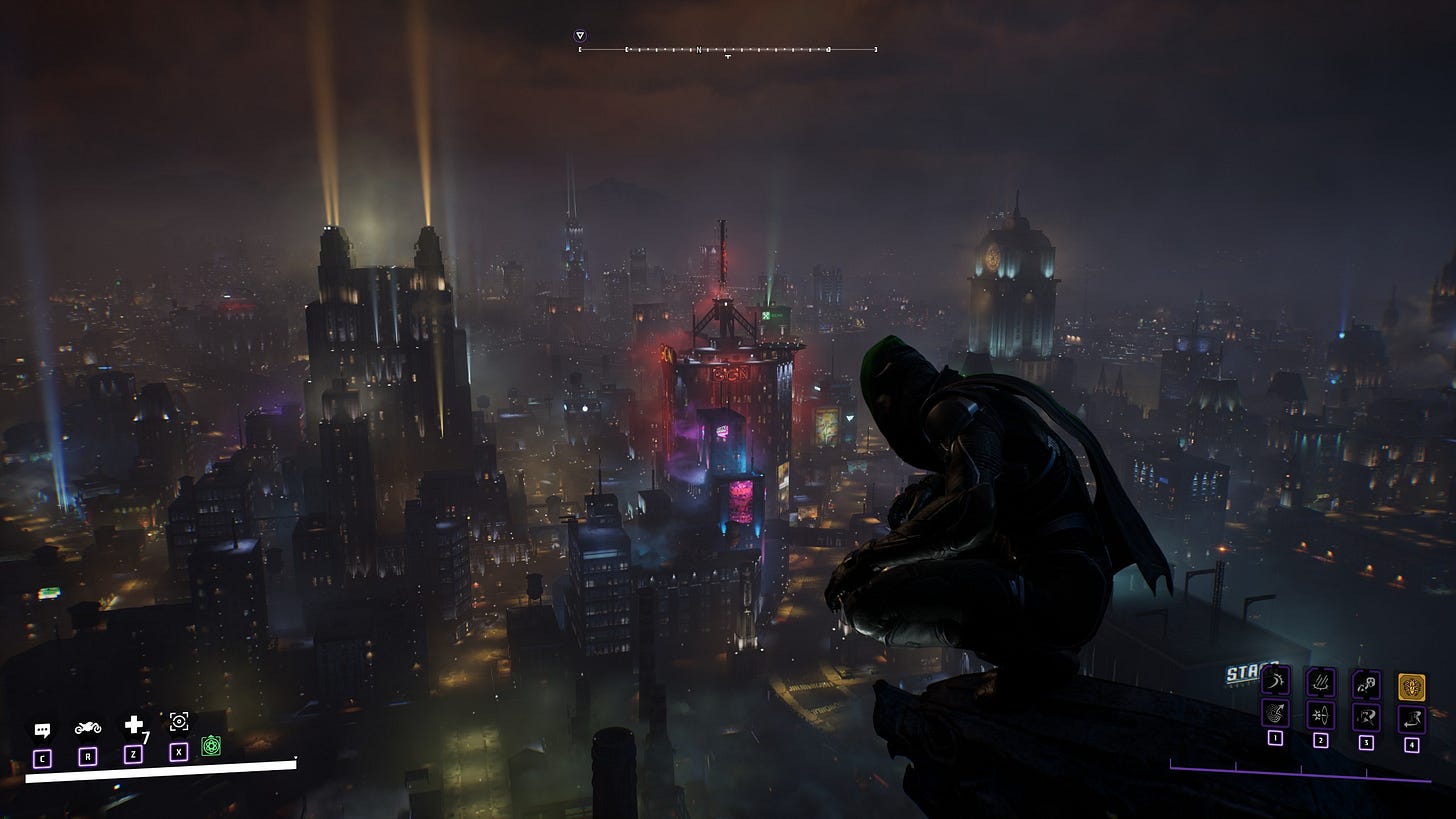Summon the motorcycle using its icon
The image size is (1456, 819).
pyautogui.click(x=88, y=728)
